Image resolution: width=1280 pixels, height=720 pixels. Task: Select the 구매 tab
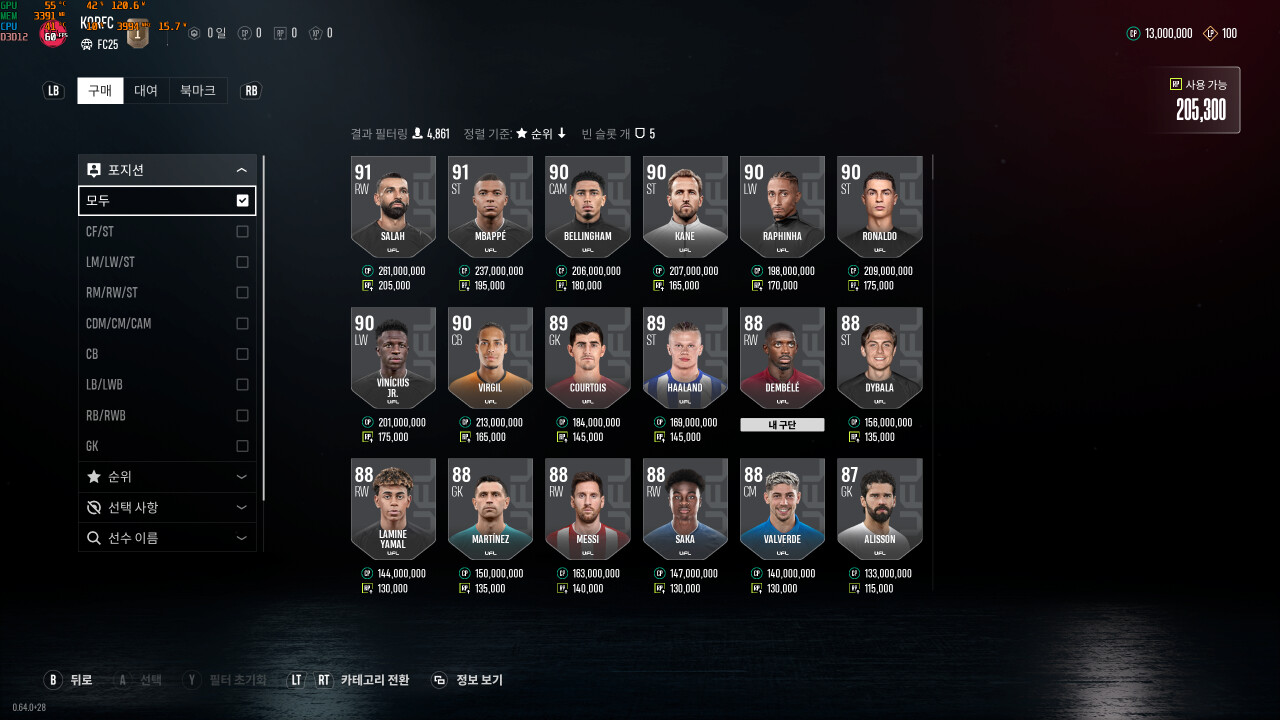(100, 91)
